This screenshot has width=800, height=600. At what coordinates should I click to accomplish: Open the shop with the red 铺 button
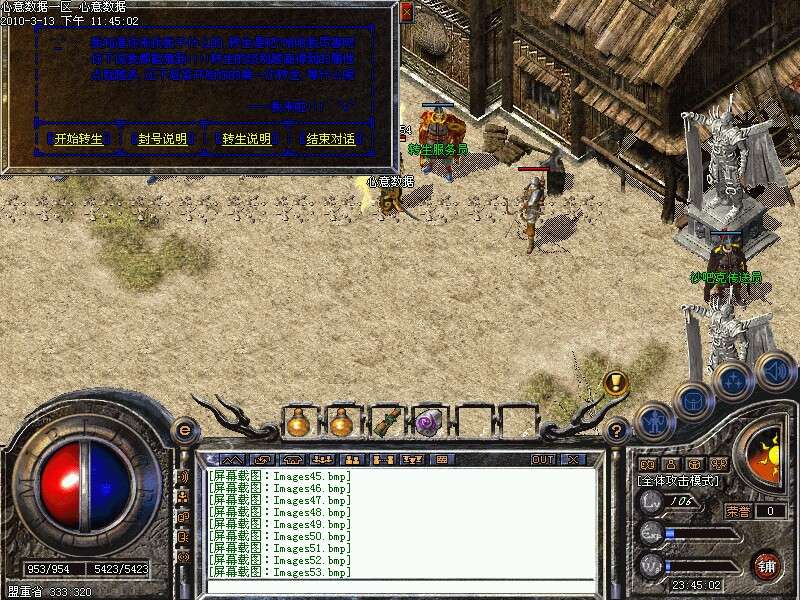[x=767, y=564]
